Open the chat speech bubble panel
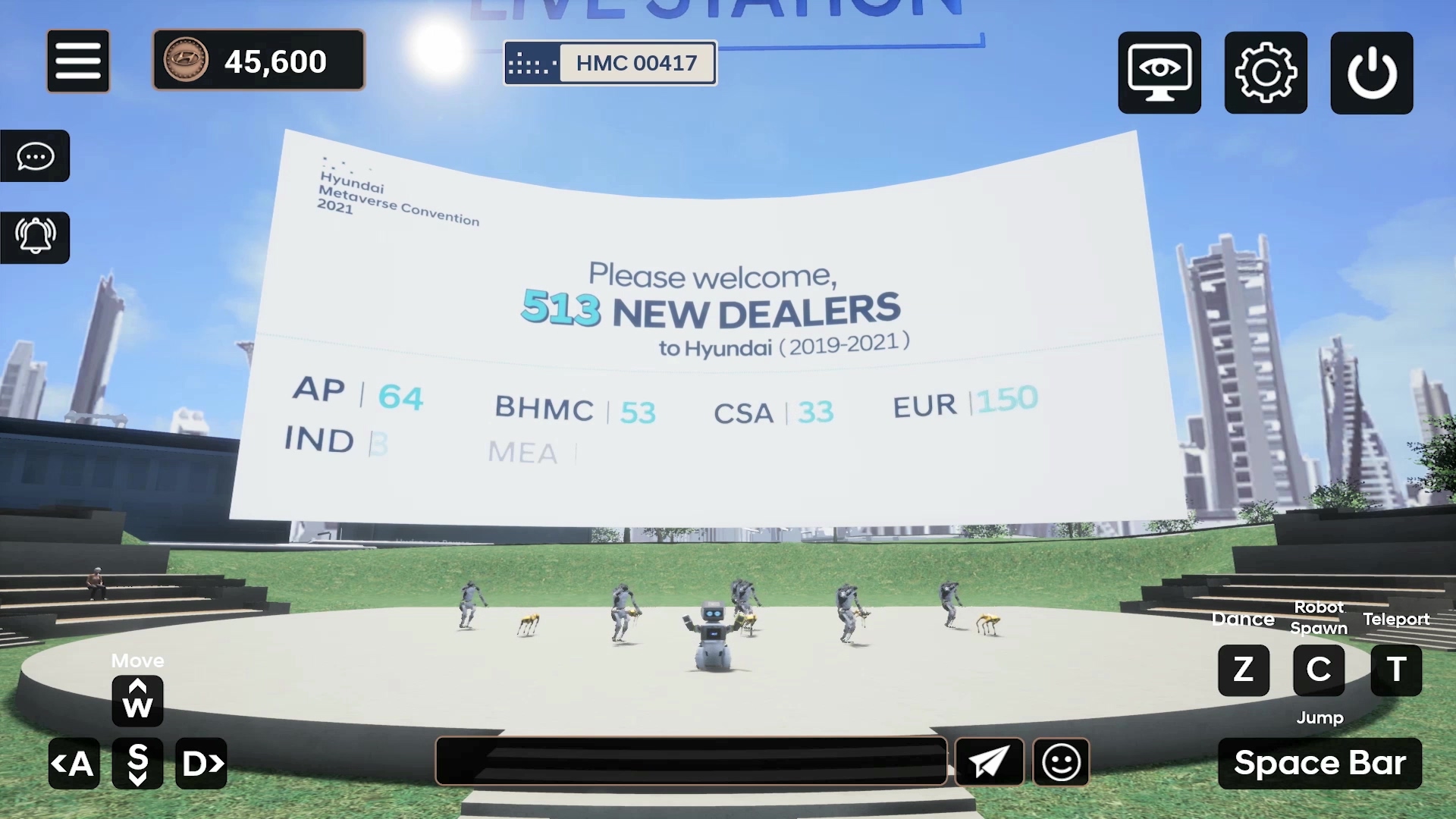The height and width of the screenshot is (819, 1456). pyautogui.click(x=35, y=156)
